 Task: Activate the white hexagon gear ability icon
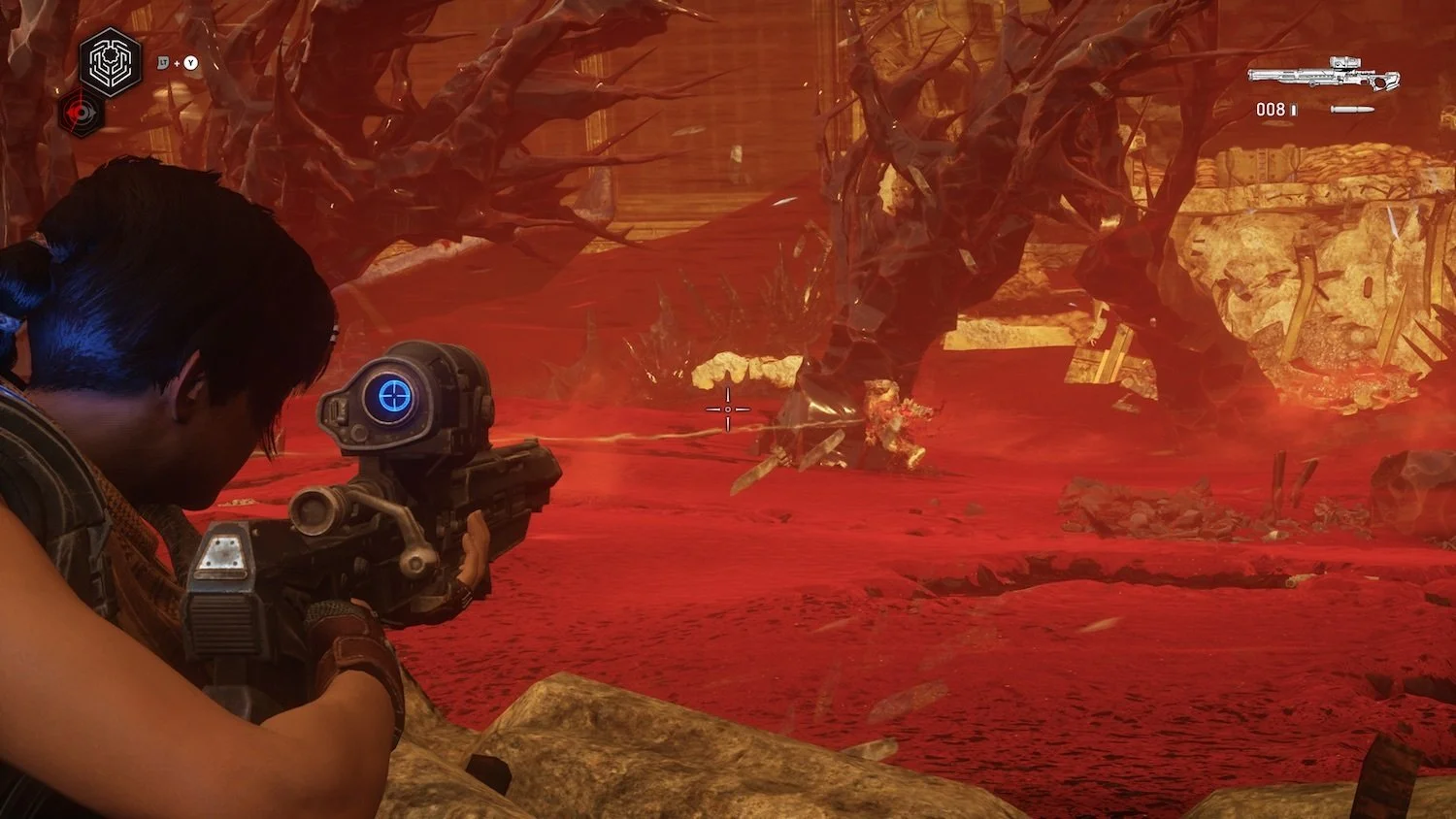(x=110, y=63)
